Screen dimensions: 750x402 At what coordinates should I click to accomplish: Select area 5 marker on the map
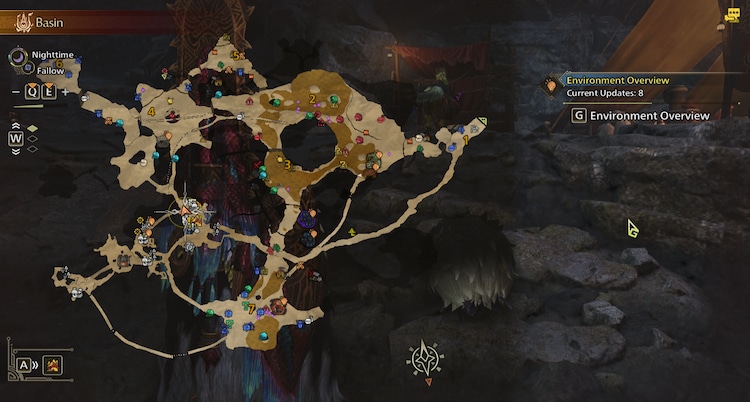[x=235, y=54]
